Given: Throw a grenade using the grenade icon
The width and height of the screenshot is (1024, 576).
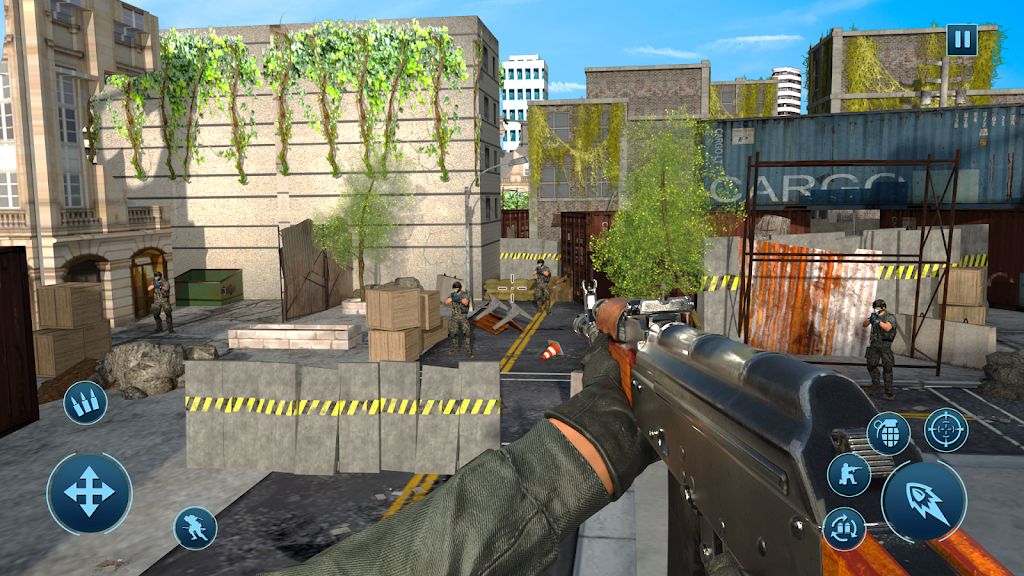Looking at the screenshot, I should pos(888,433).
